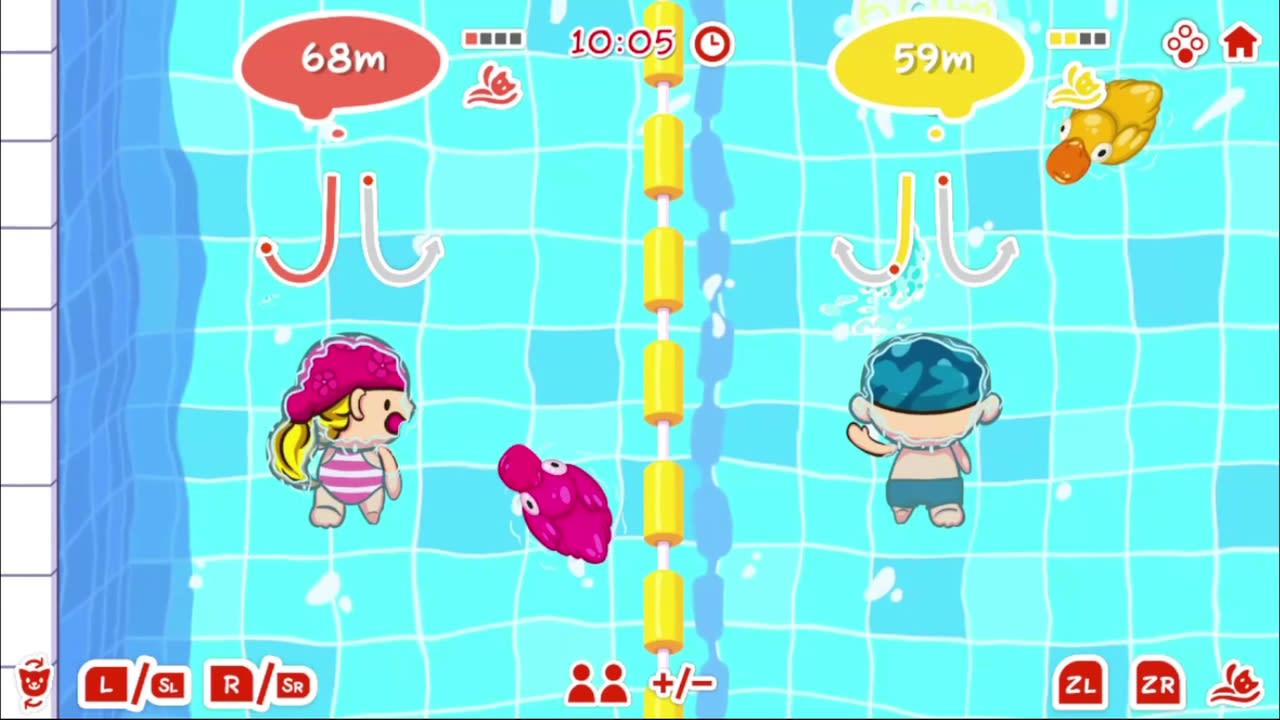The height and width of the screenshot is (720, 1280).
Task: Click the clock icon beside the 10:05 timer
Action: (x=712, y=43)
